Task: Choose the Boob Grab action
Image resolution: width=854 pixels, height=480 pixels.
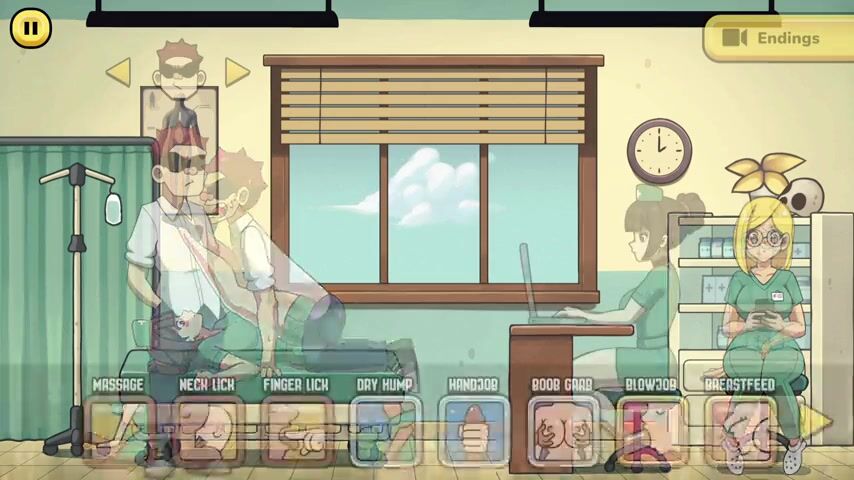Action: [562, 431]
